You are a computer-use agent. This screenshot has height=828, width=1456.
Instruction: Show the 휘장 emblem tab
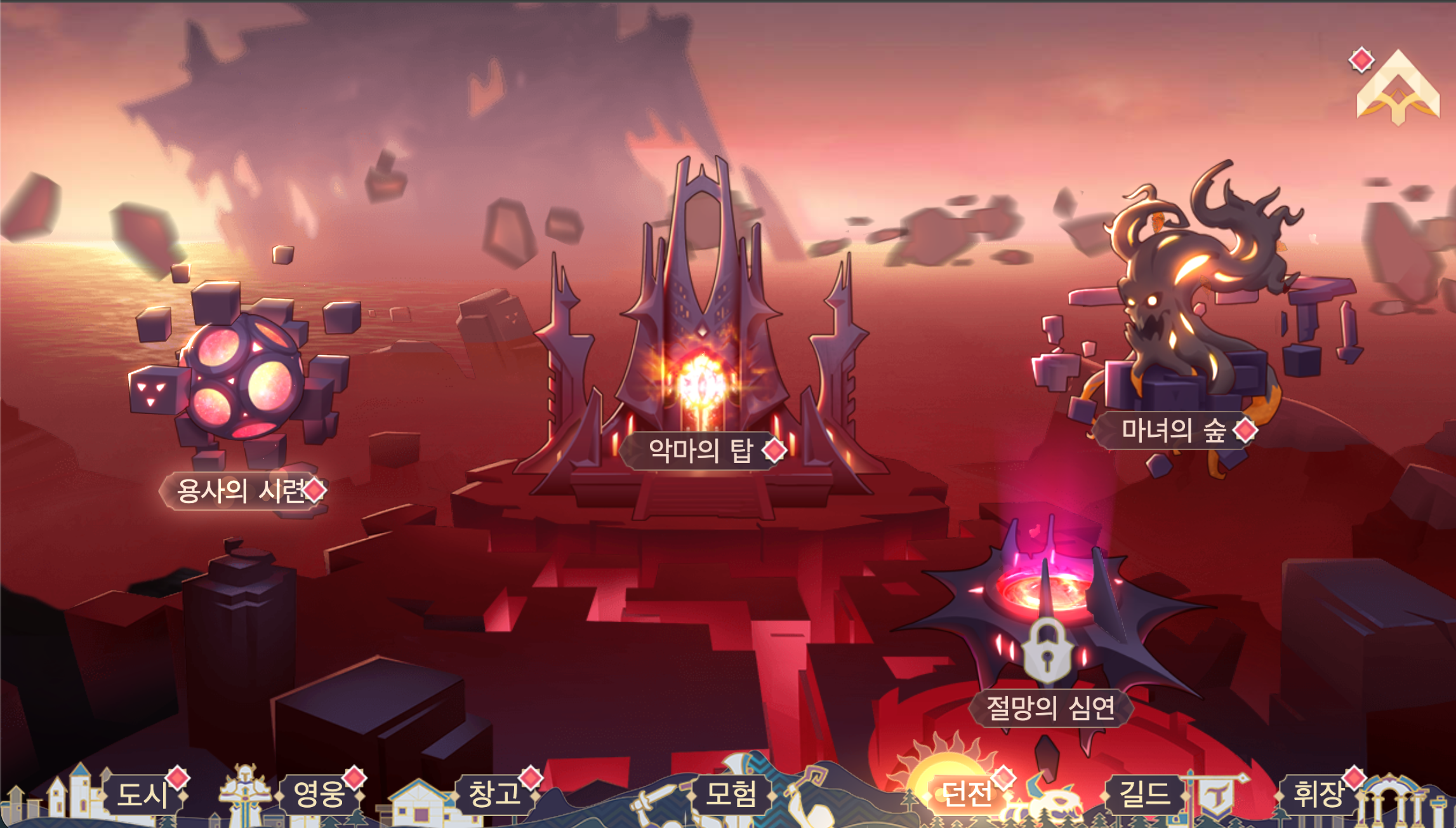tap(1319, 794)
